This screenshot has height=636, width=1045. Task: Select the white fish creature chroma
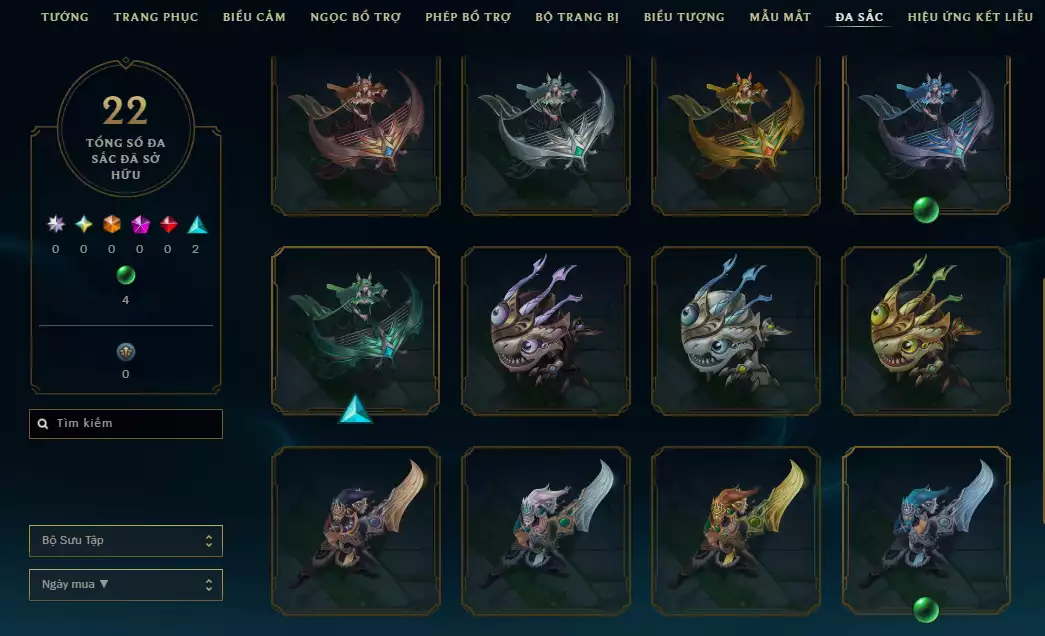(735, 330)
